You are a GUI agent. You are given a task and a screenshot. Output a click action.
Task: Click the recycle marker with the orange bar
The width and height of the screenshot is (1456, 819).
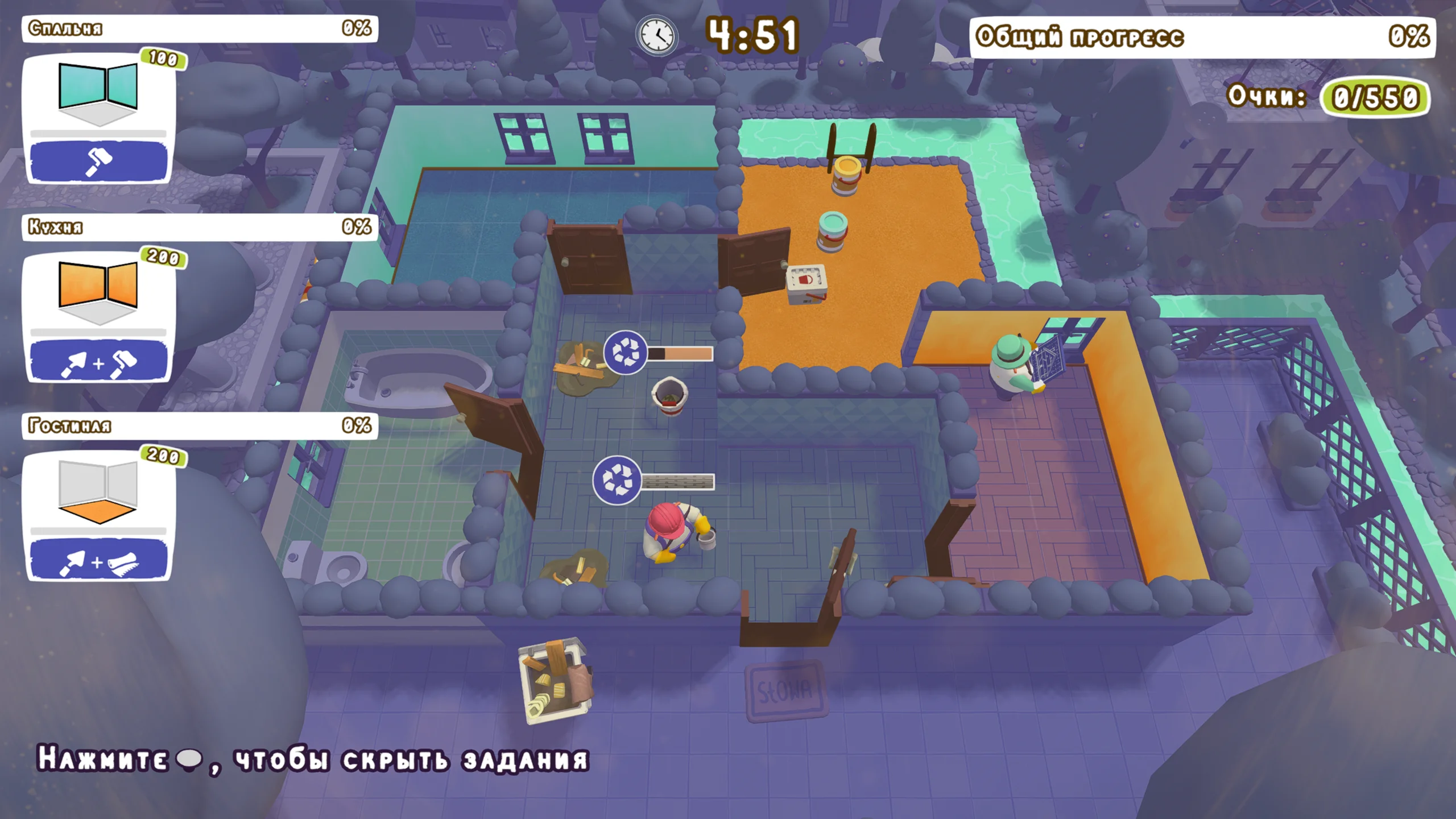625,353
